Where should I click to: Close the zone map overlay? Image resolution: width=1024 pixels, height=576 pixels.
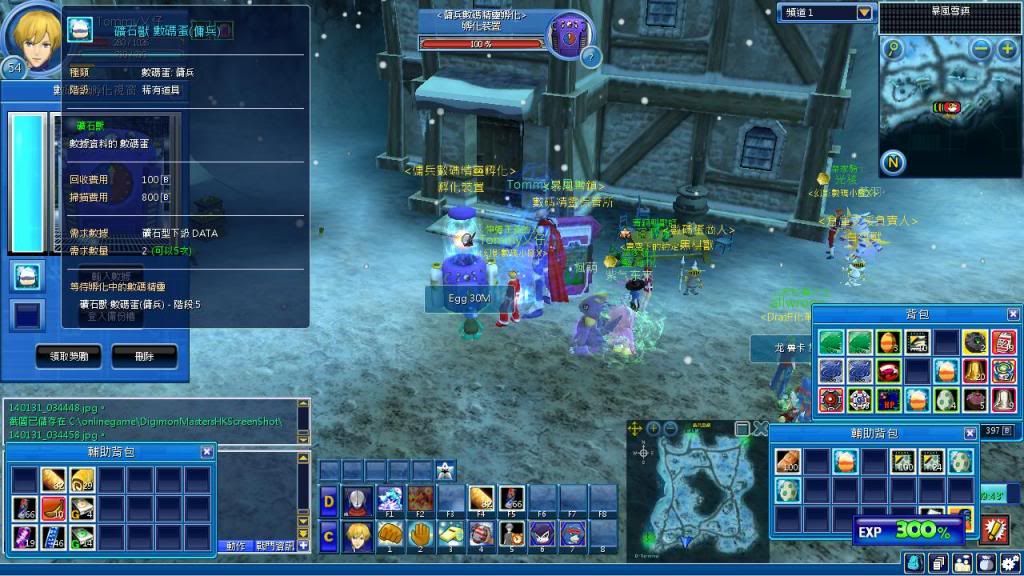(760, 429)
